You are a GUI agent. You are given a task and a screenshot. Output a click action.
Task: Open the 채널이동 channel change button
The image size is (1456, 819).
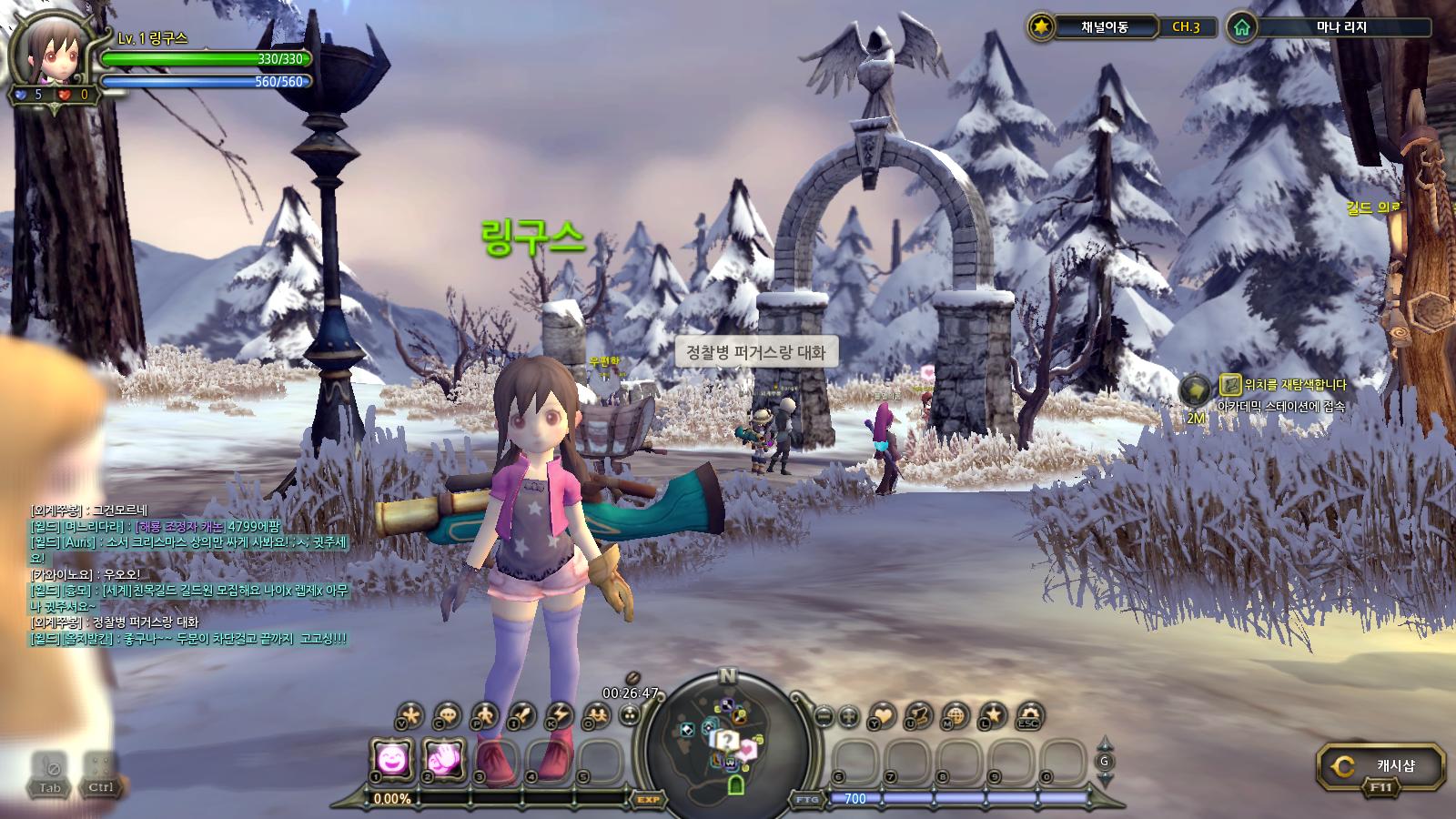point(1104,27)
